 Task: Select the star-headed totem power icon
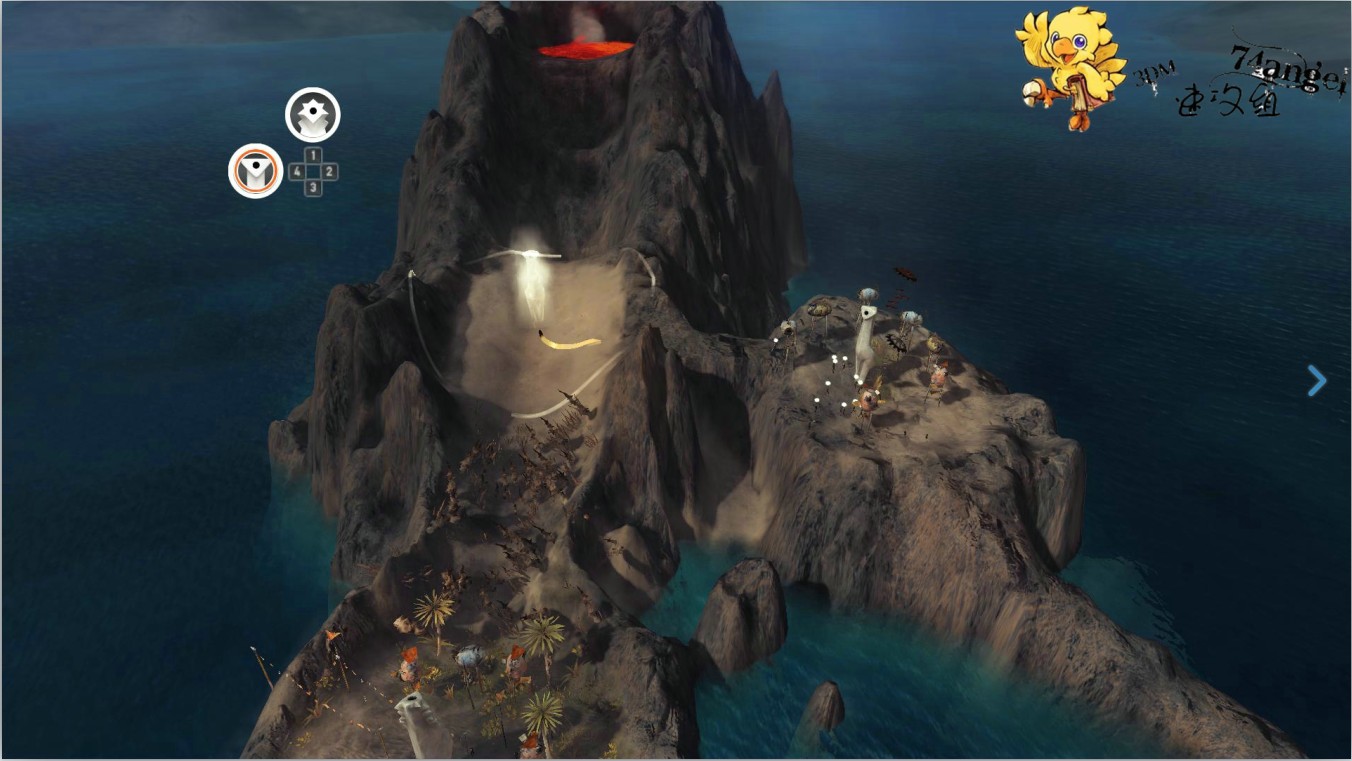[x=313, y=115]
